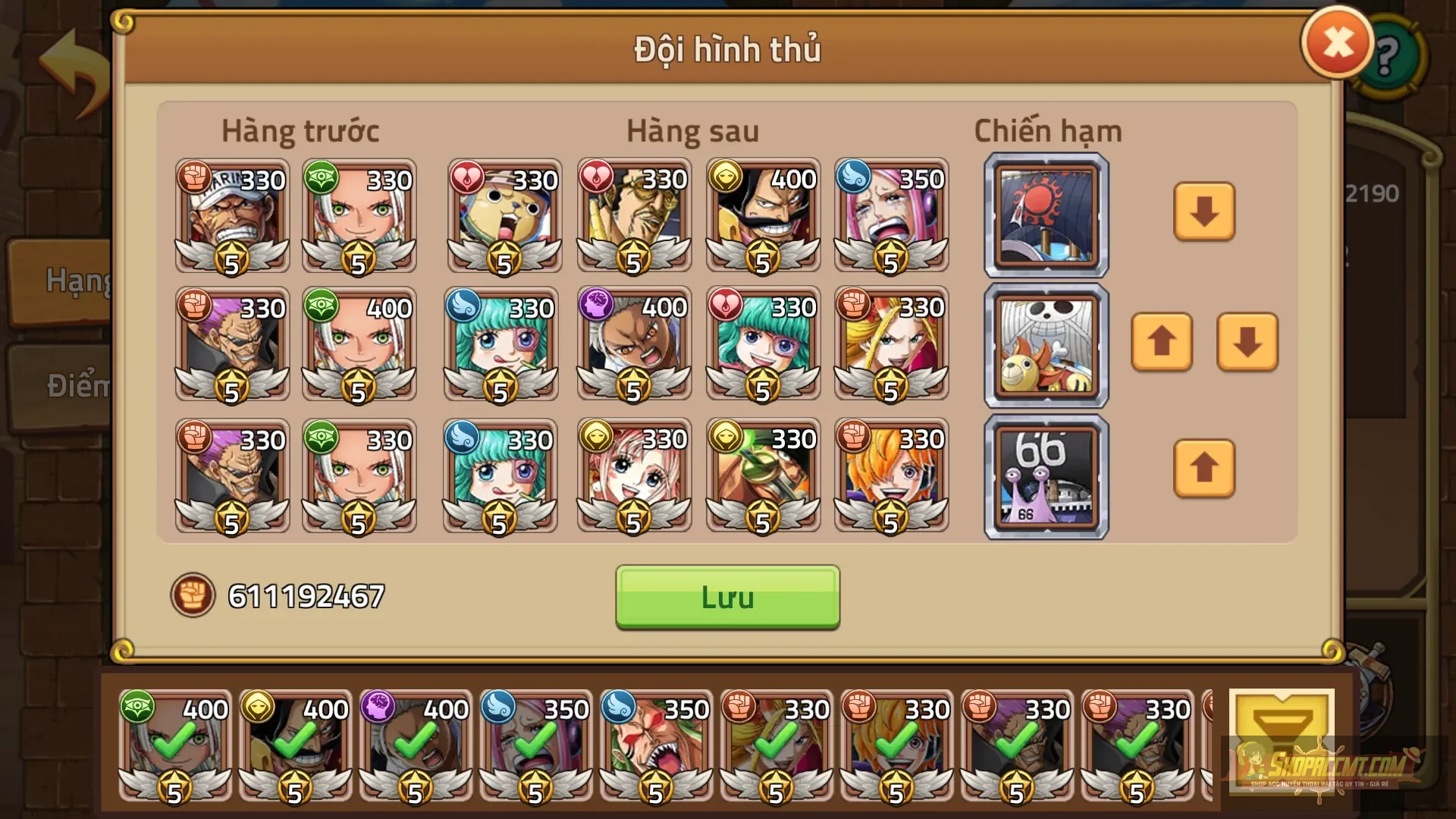Image resolution: width=1456 pixels, height=819 pixels.
Task: Select the Marine battleship in Chiến hạm column
Action: pyautogui.click(x=1045, y=215)
